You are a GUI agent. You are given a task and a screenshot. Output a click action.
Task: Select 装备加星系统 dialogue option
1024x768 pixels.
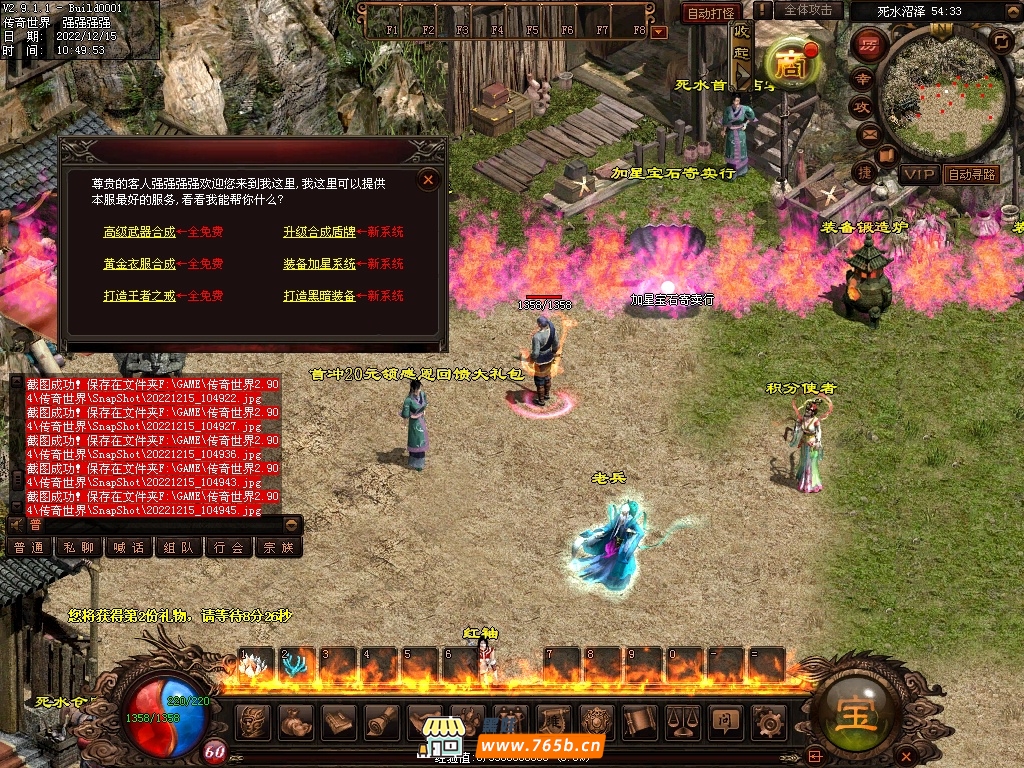pos(319,264)
